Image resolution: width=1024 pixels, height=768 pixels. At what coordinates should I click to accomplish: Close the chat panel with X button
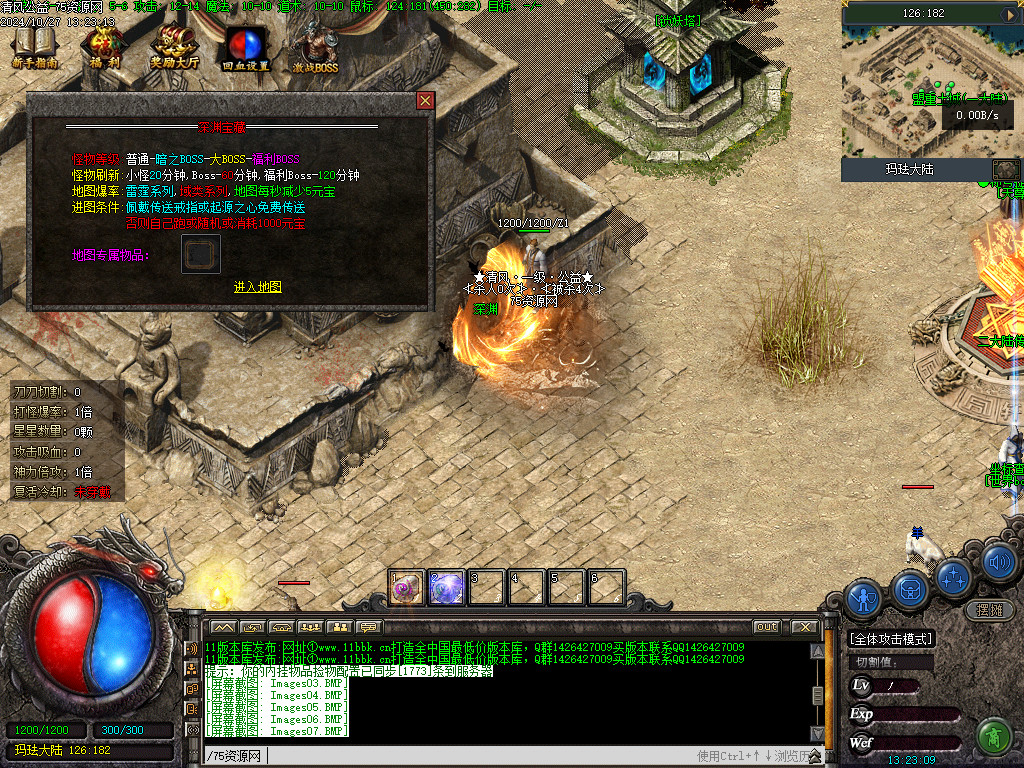[x=804, y=627]
